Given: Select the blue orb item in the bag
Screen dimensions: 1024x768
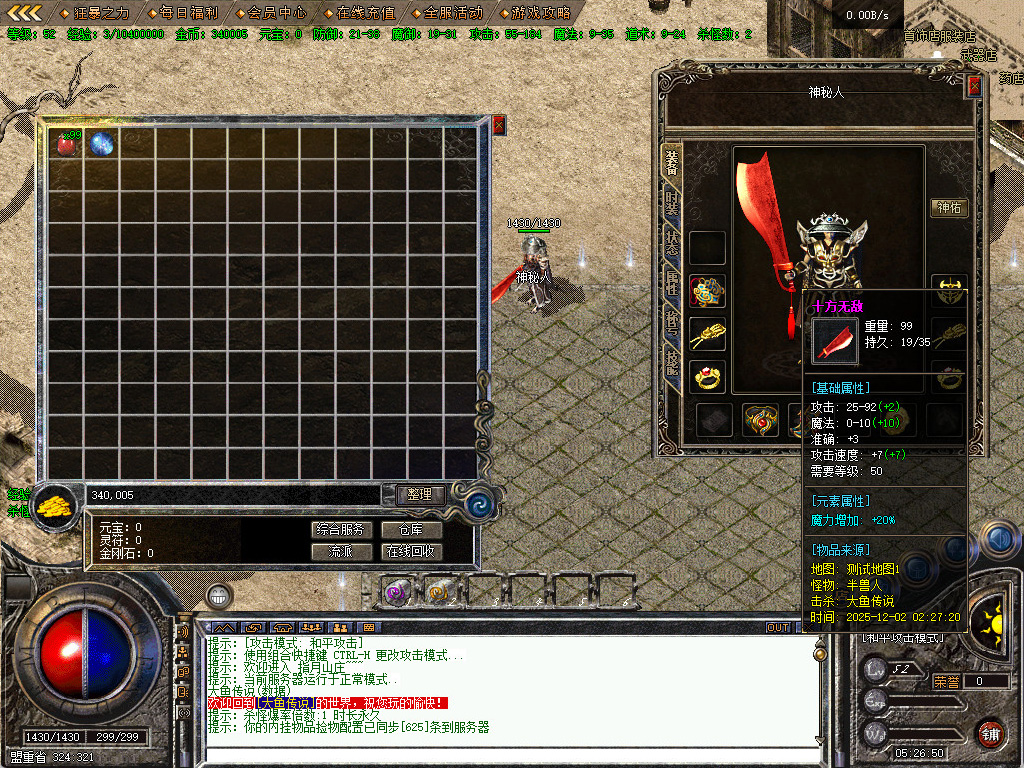Looking at the screenshot, I should point(101,144).
